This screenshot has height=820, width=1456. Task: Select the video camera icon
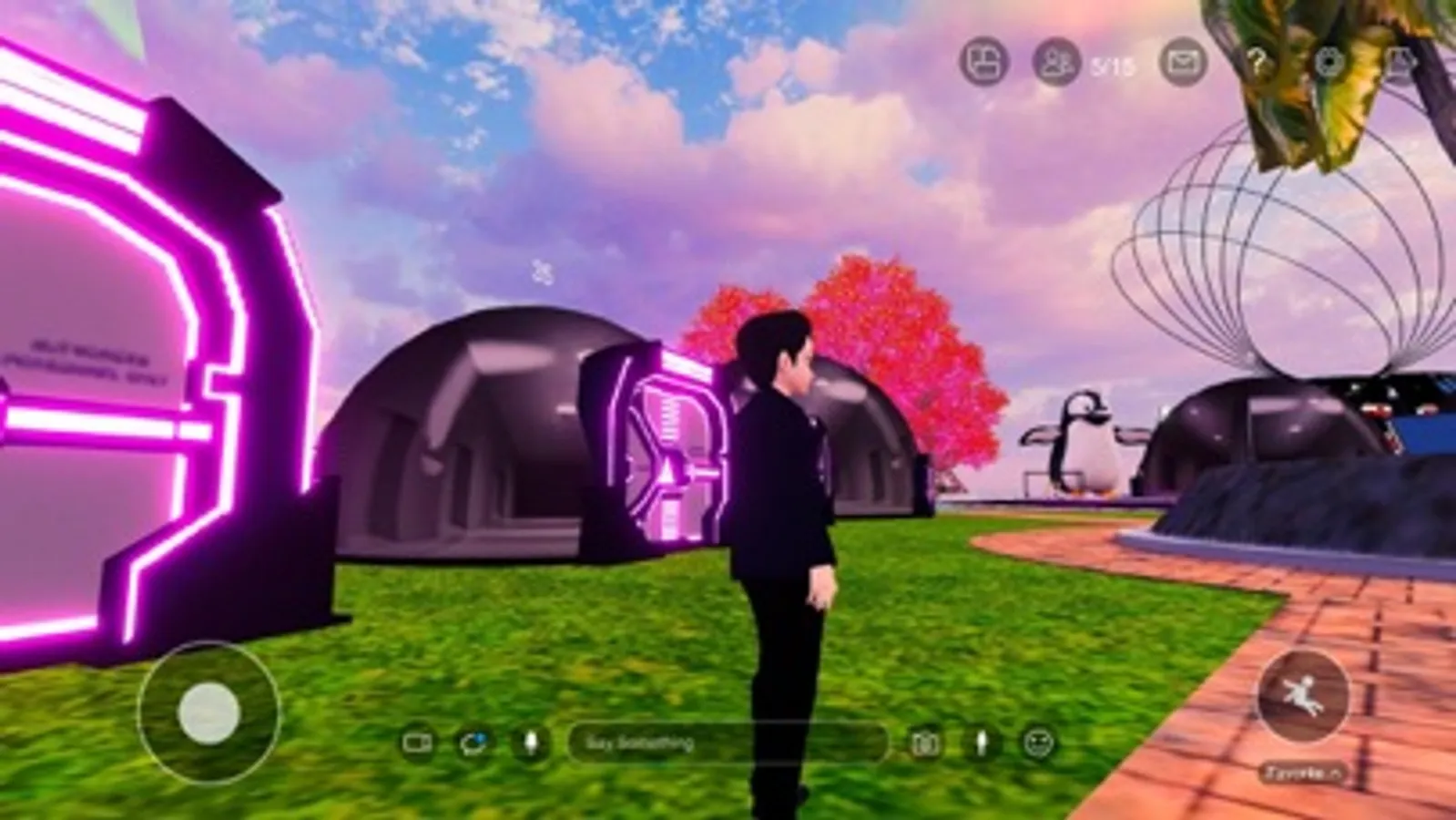419,743
